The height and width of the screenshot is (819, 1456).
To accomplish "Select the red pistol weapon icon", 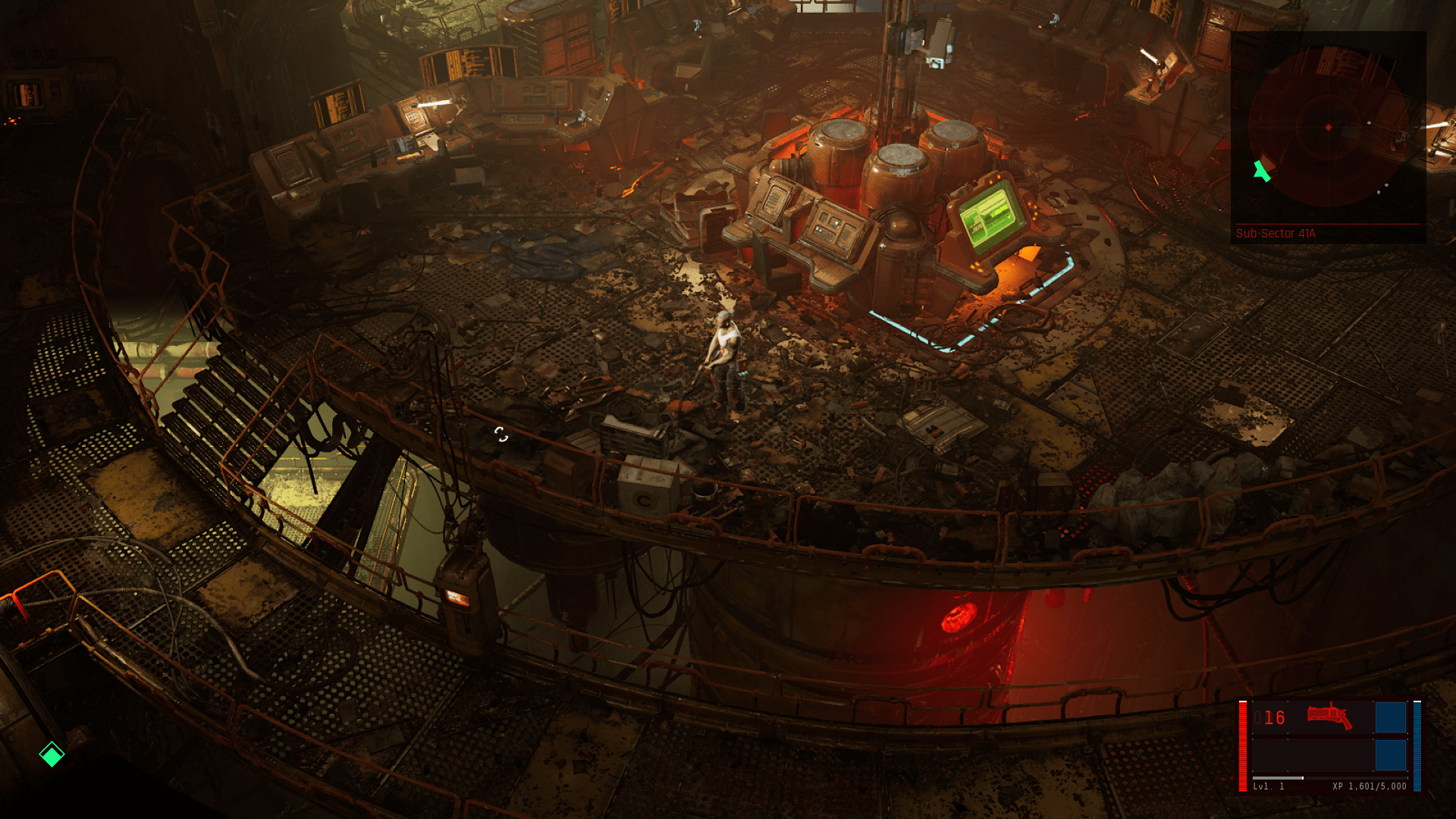I will pyautogui.click(x=1329, y=715).
